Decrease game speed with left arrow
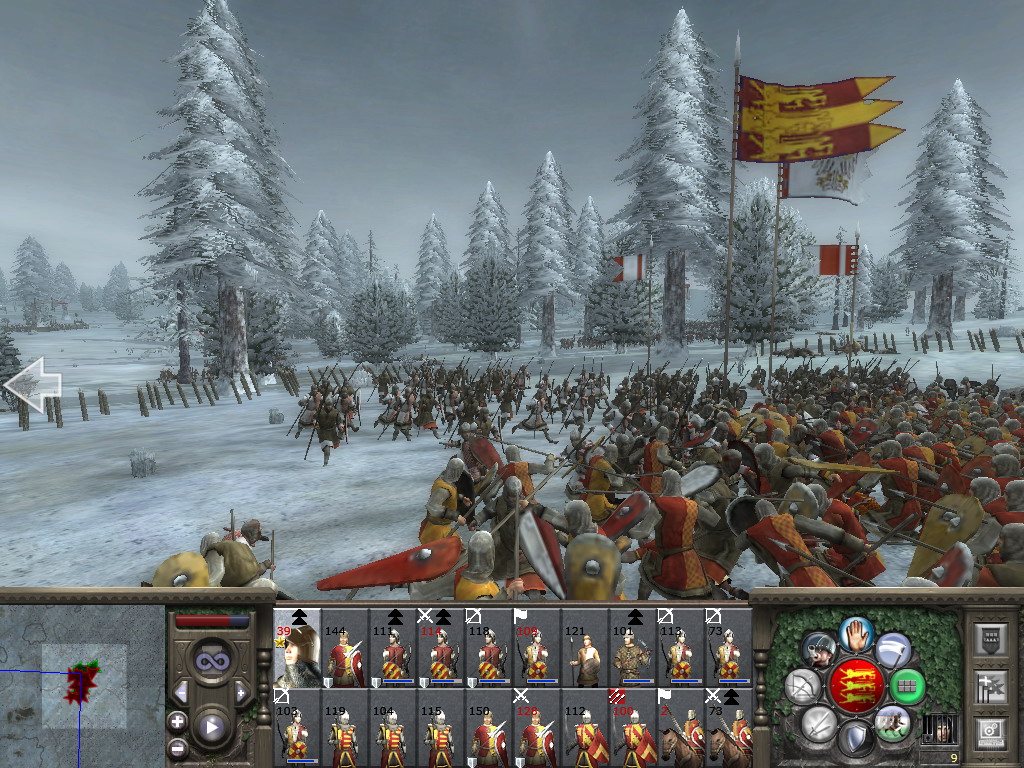This screenshot has height=768, width=1024. pos(181,692)
